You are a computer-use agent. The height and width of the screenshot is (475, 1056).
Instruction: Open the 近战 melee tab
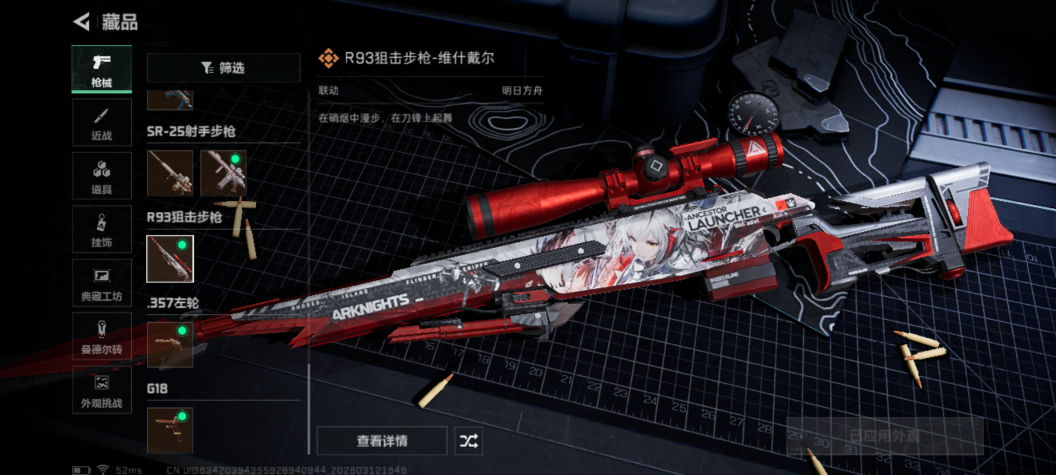coord(102,123)
